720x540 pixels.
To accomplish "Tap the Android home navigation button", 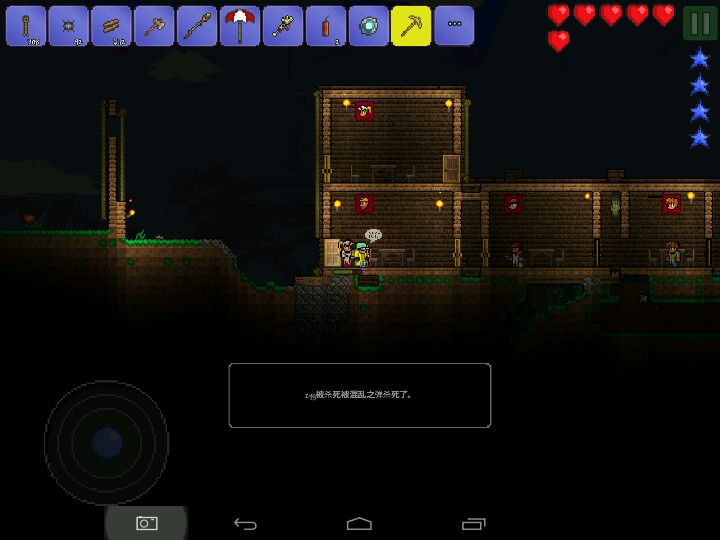I will click(359, 523).
